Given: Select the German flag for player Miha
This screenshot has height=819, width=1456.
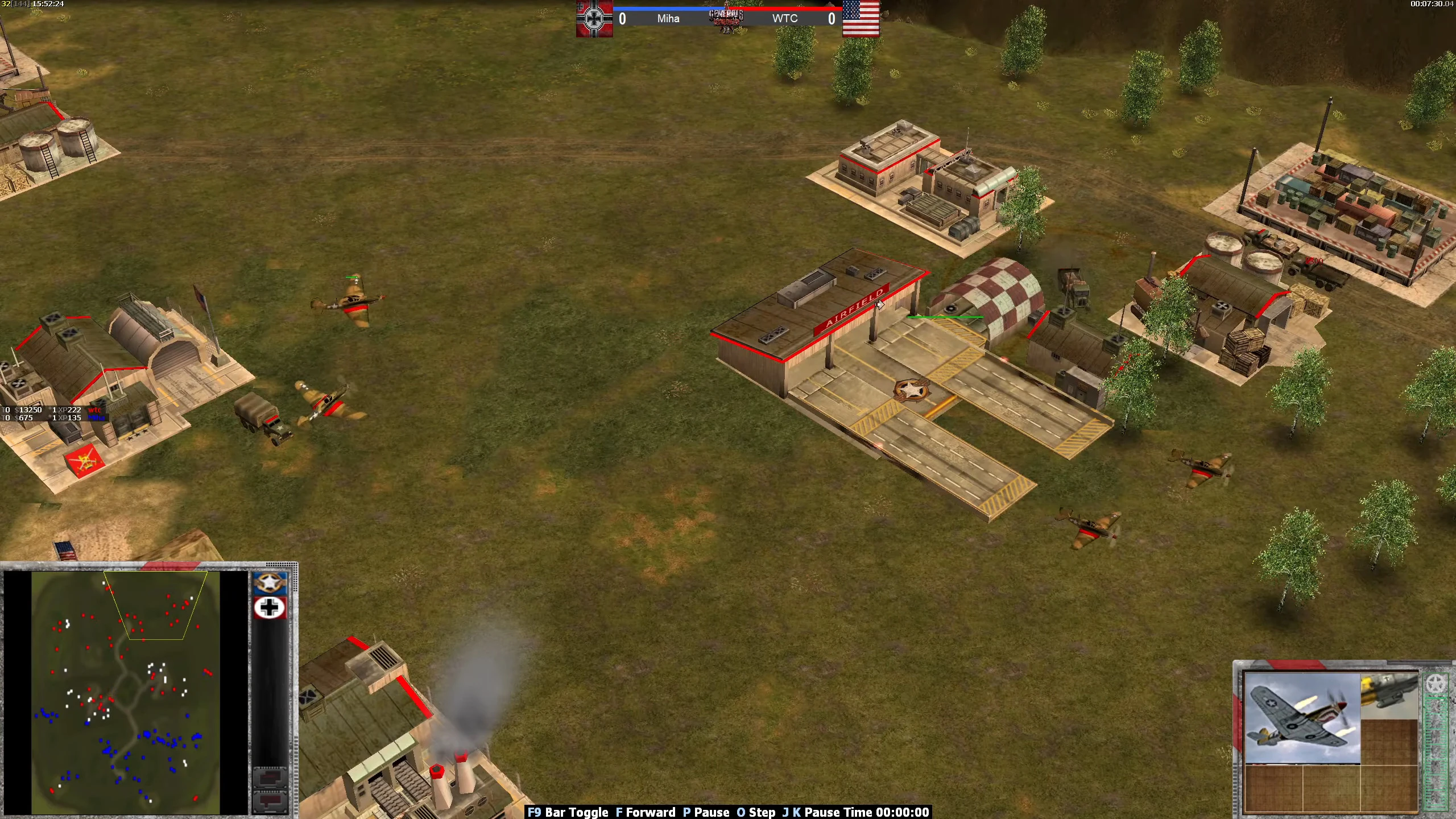Looking at the screenshot, I should (x=594, y=18).
